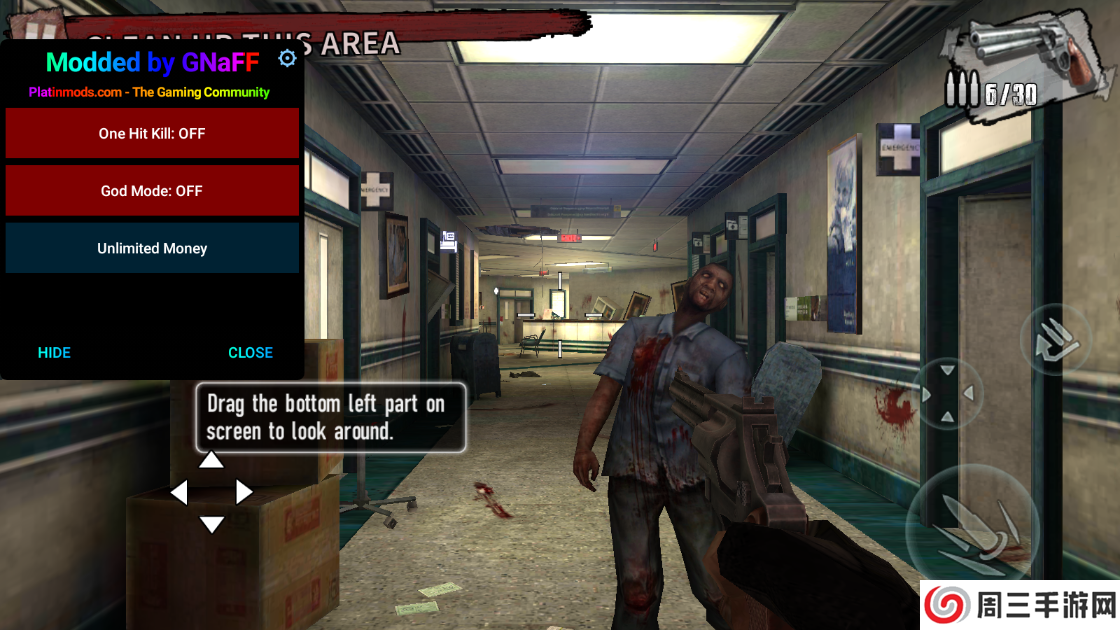The height and width of the screenshot is (630, 1120).
Task: Click the white up arrow of the look pad
Action: 211,460
